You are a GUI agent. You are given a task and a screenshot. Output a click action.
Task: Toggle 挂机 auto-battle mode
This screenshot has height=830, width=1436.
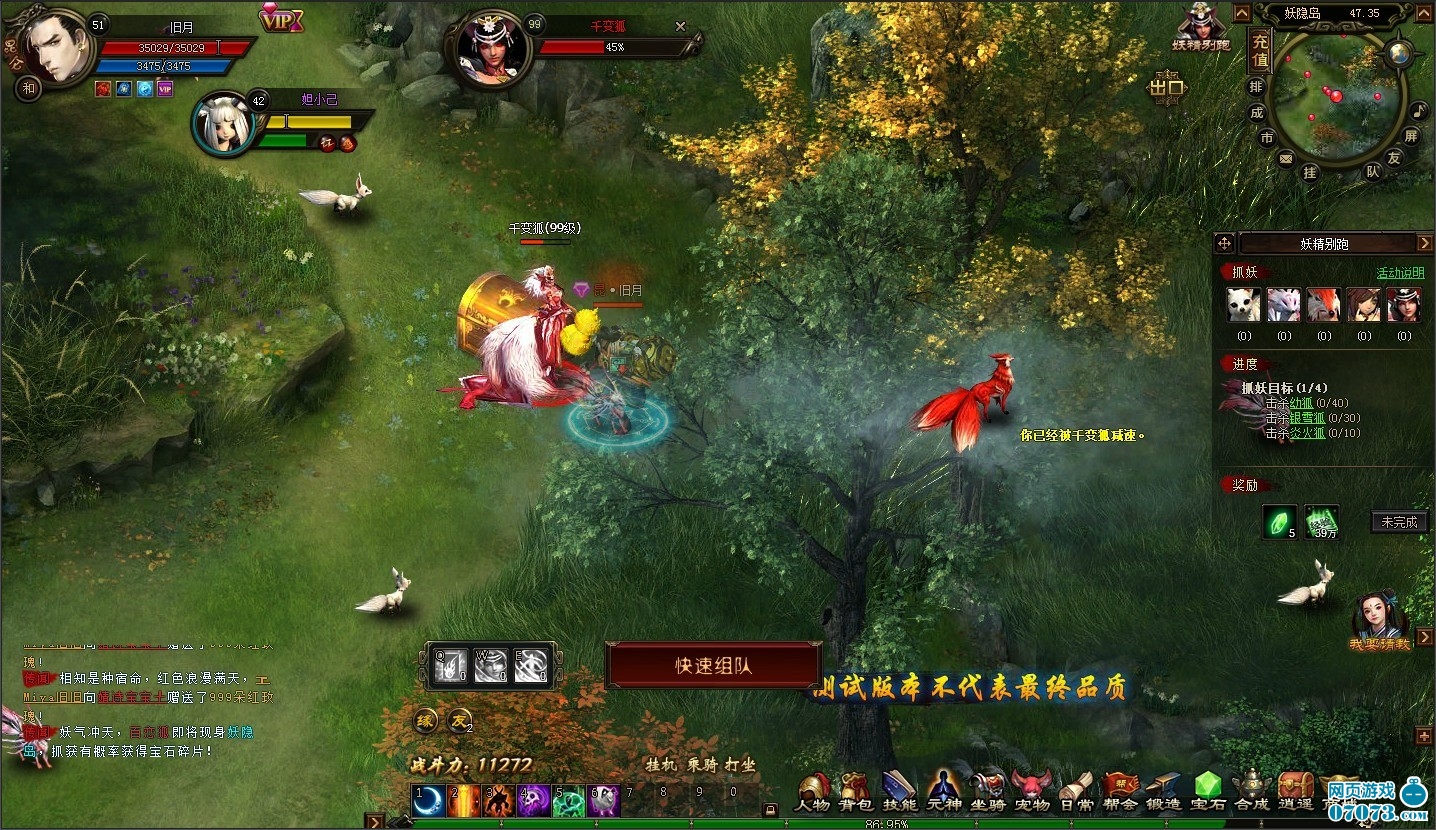660,765
